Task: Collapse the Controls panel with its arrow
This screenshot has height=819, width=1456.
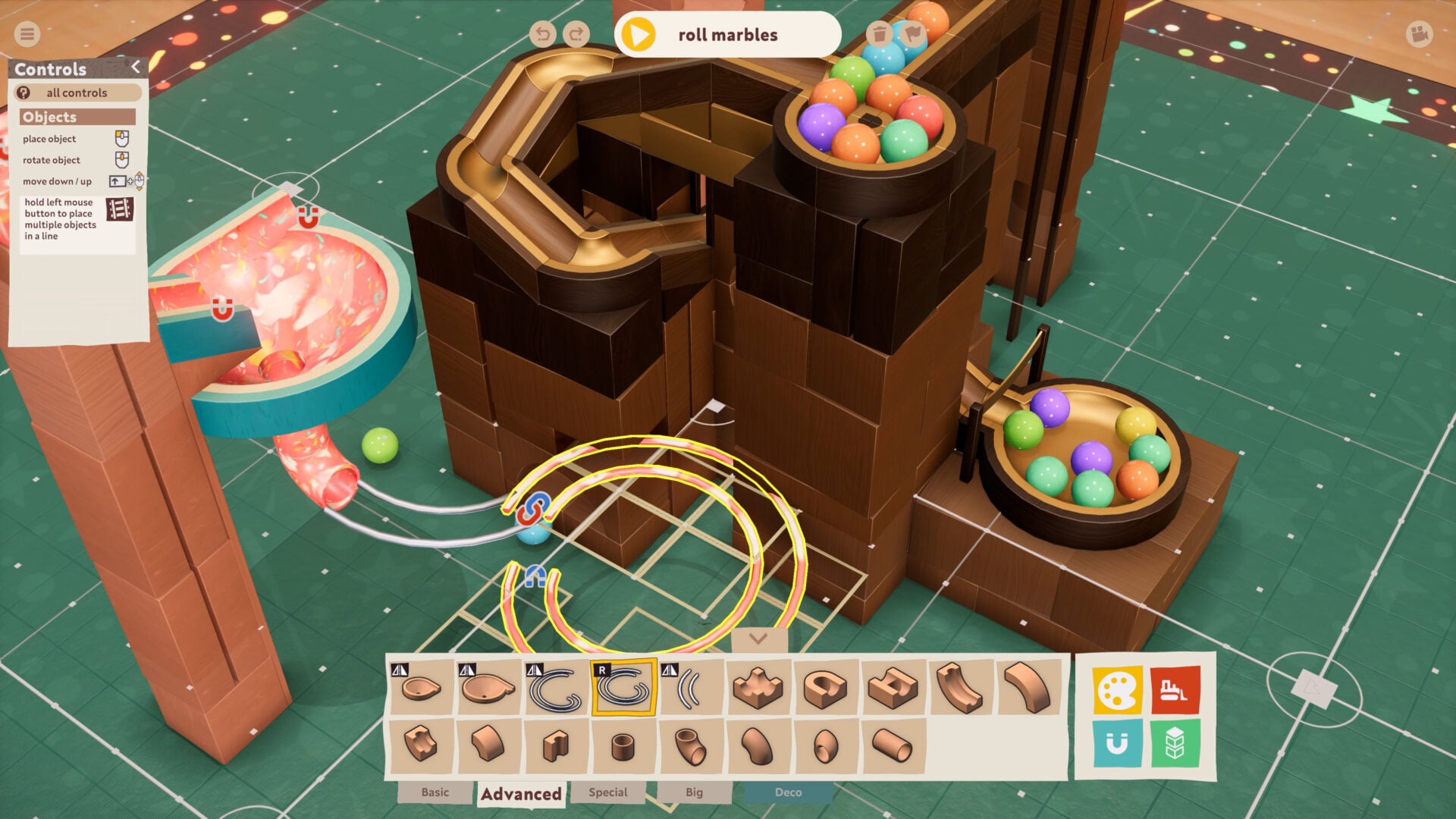Action: 136,67
